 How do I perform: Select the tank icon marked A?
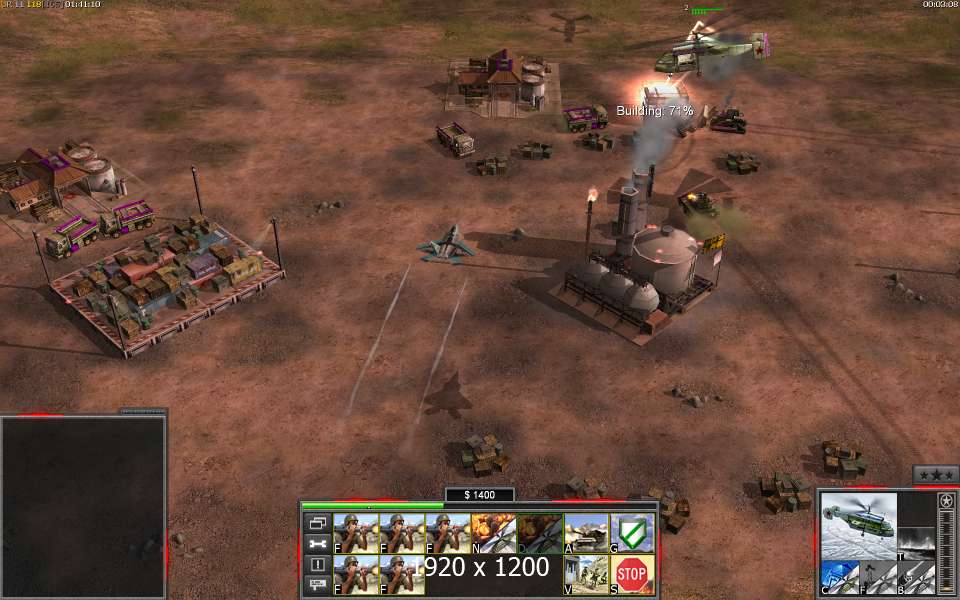tap(585, 533)
